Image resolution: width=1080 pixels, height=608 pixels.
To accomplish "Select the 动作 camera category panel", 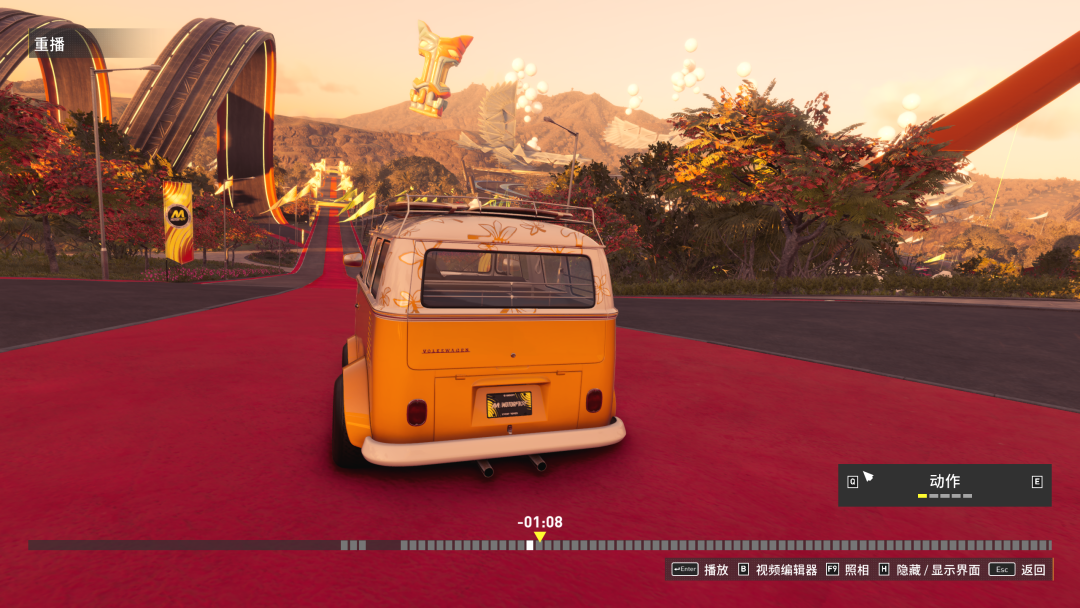I will 944,484.
